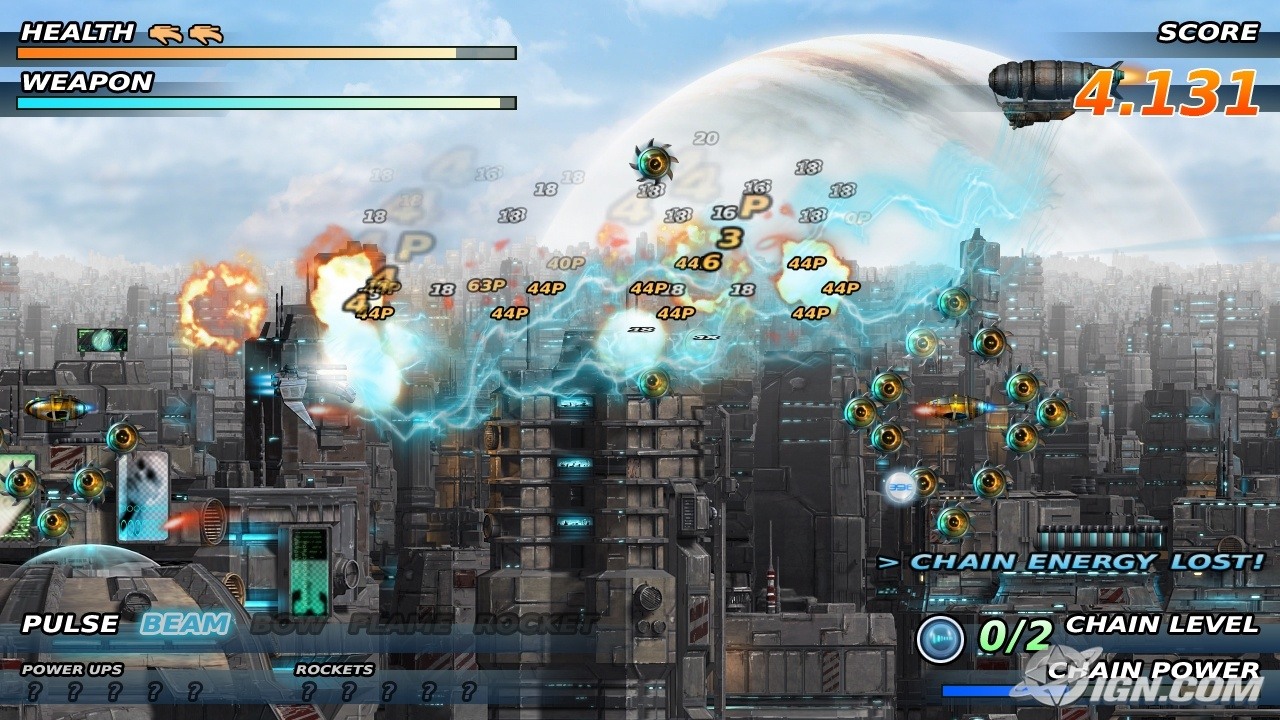The image size is (1280, 720).
Task: Click the blue chain level orb icon
Action: pos(940,639)
